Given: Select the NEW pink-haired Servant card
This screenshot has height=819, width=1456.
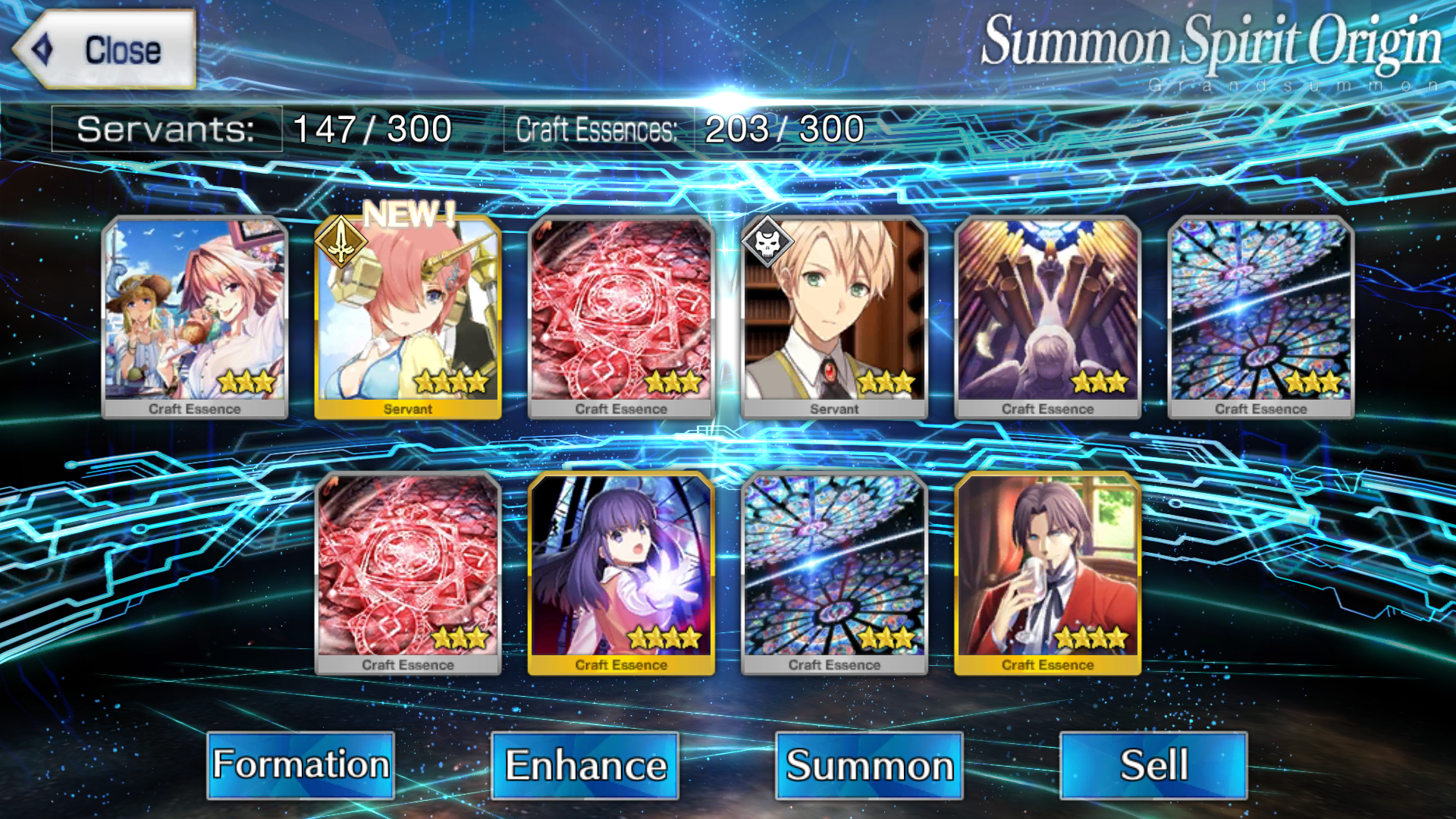Looking at the screenshot, I should pos(408,317).
